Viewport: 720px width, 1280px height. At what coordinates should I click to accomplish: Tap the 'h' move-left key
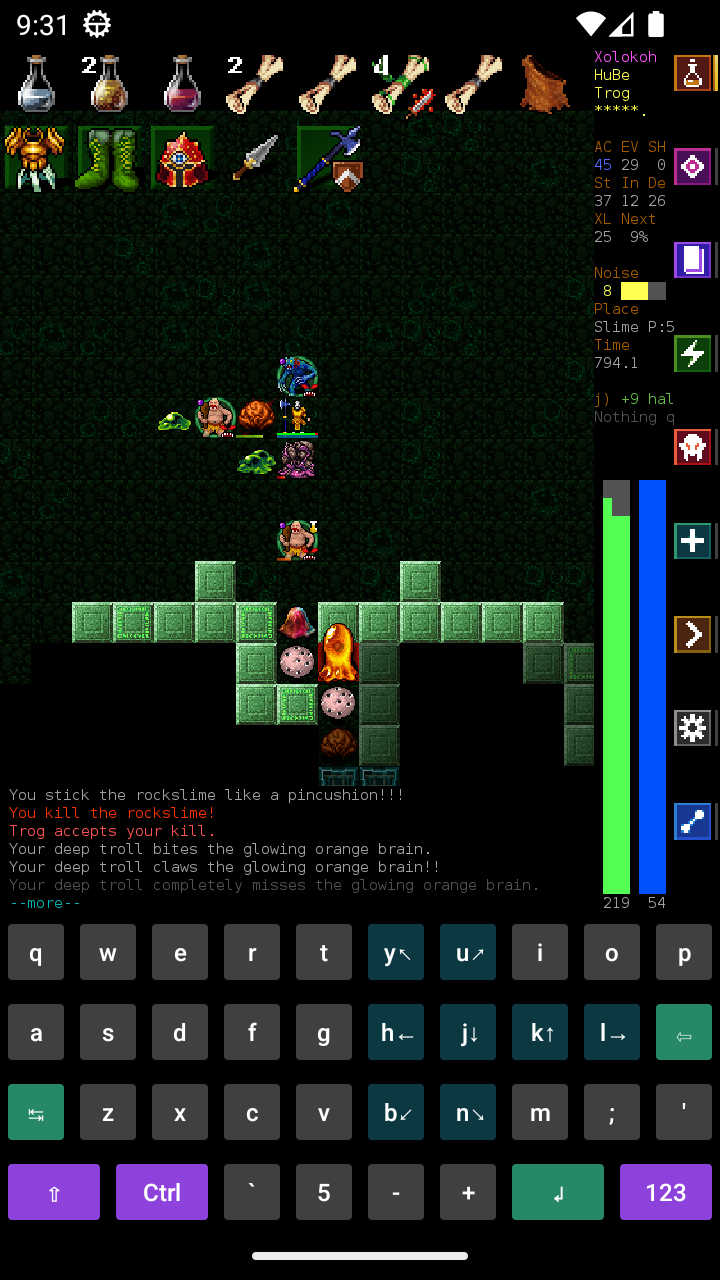coord(396,1032)
